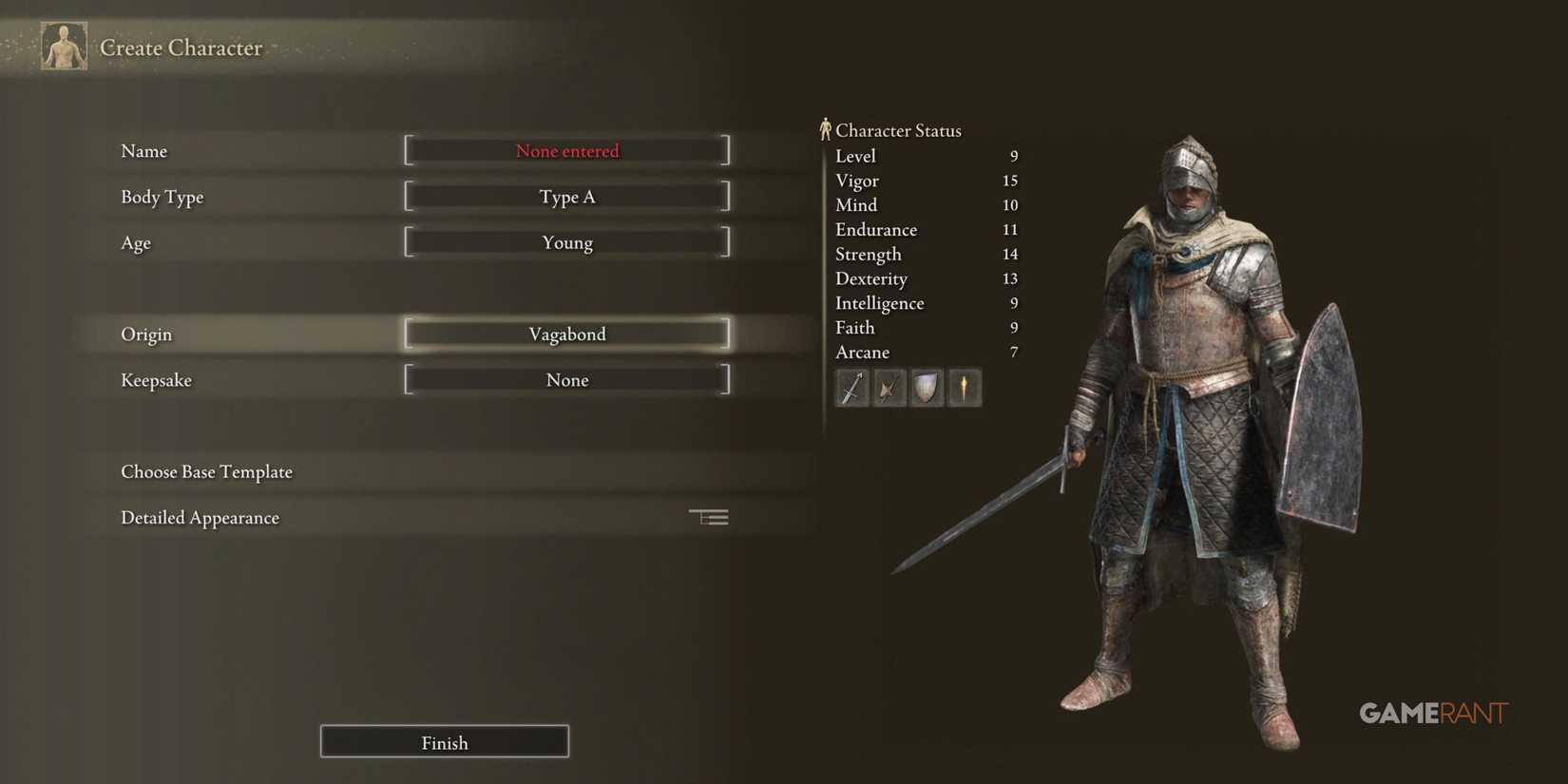The image size is (1568, 784).
Task: Click the Create Character body icon
Action: pos(64,44)
